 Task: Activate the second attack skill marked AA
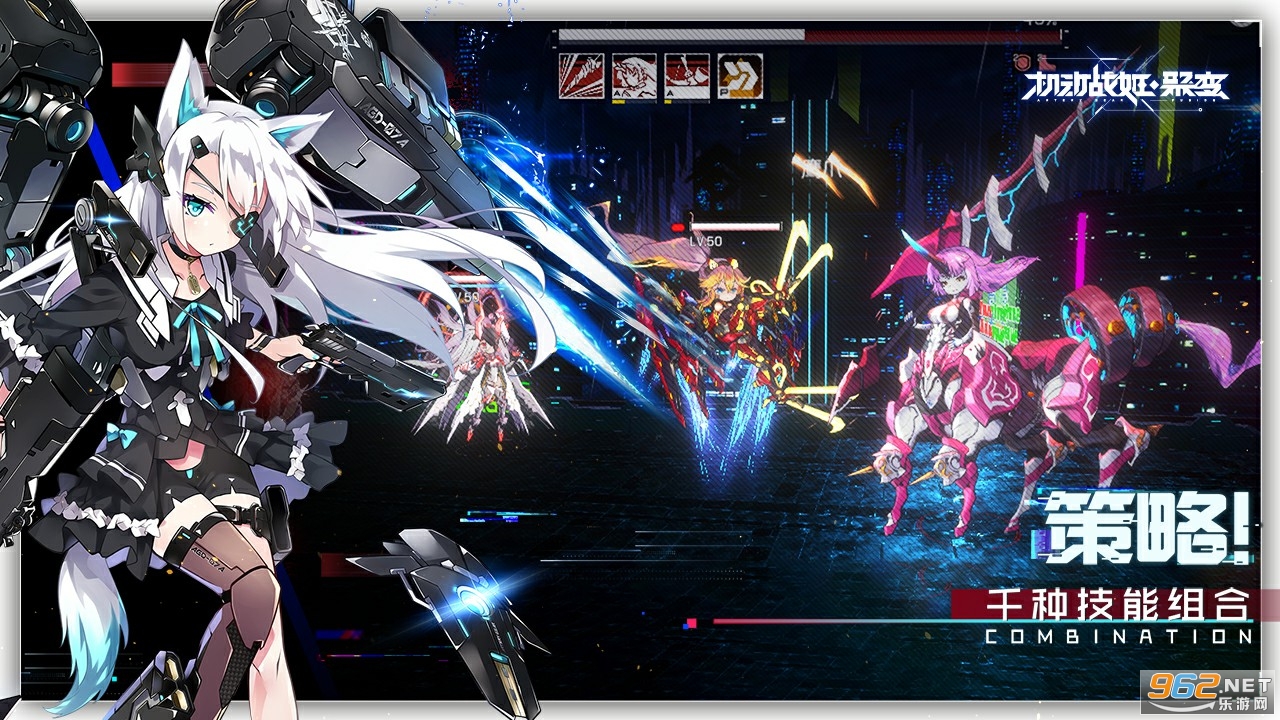tap(634, 75)
